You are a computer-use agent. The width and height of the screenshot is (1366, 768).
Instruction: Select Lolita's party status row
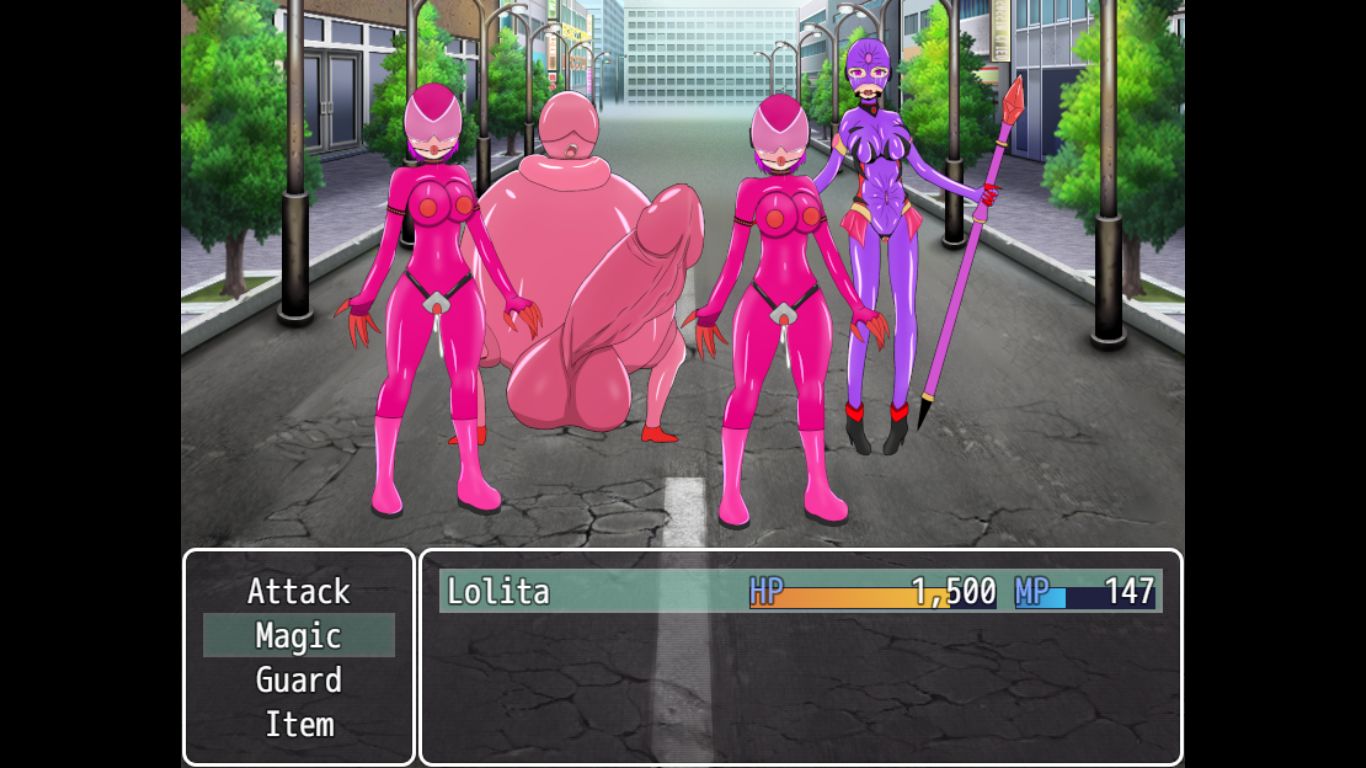tap(799, 591)
